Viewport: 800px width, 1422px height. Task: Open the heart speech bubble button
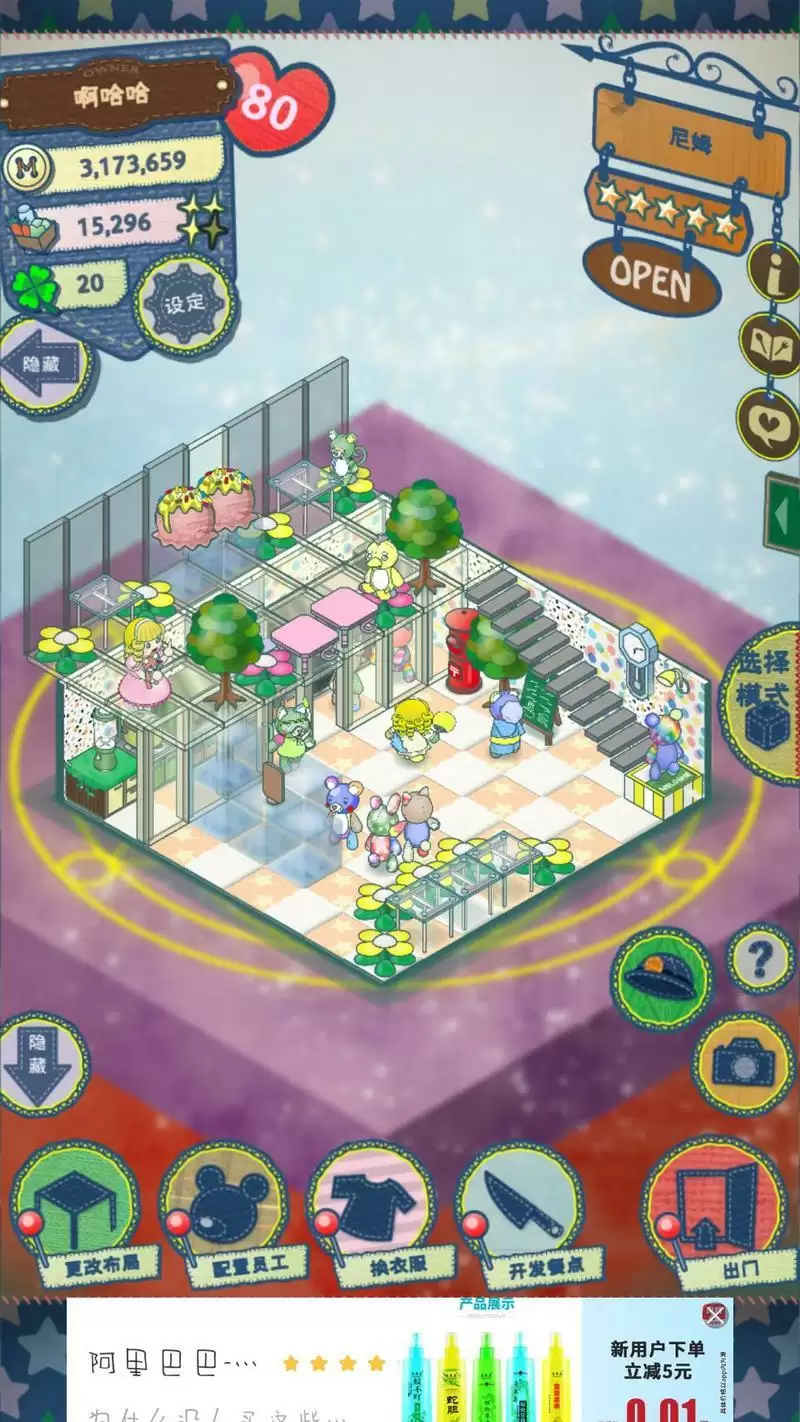pos(770,421)
